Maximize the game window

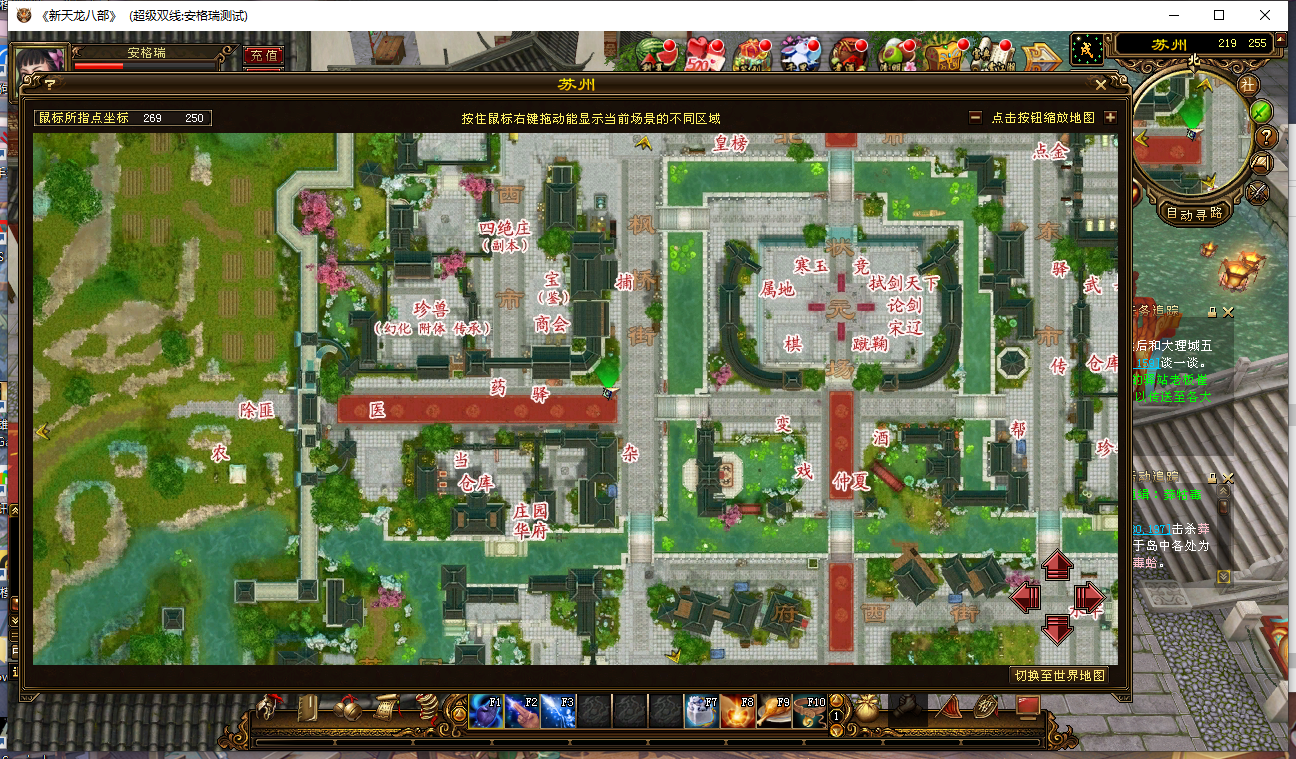pyautogui.click(x=1219, y=15)
